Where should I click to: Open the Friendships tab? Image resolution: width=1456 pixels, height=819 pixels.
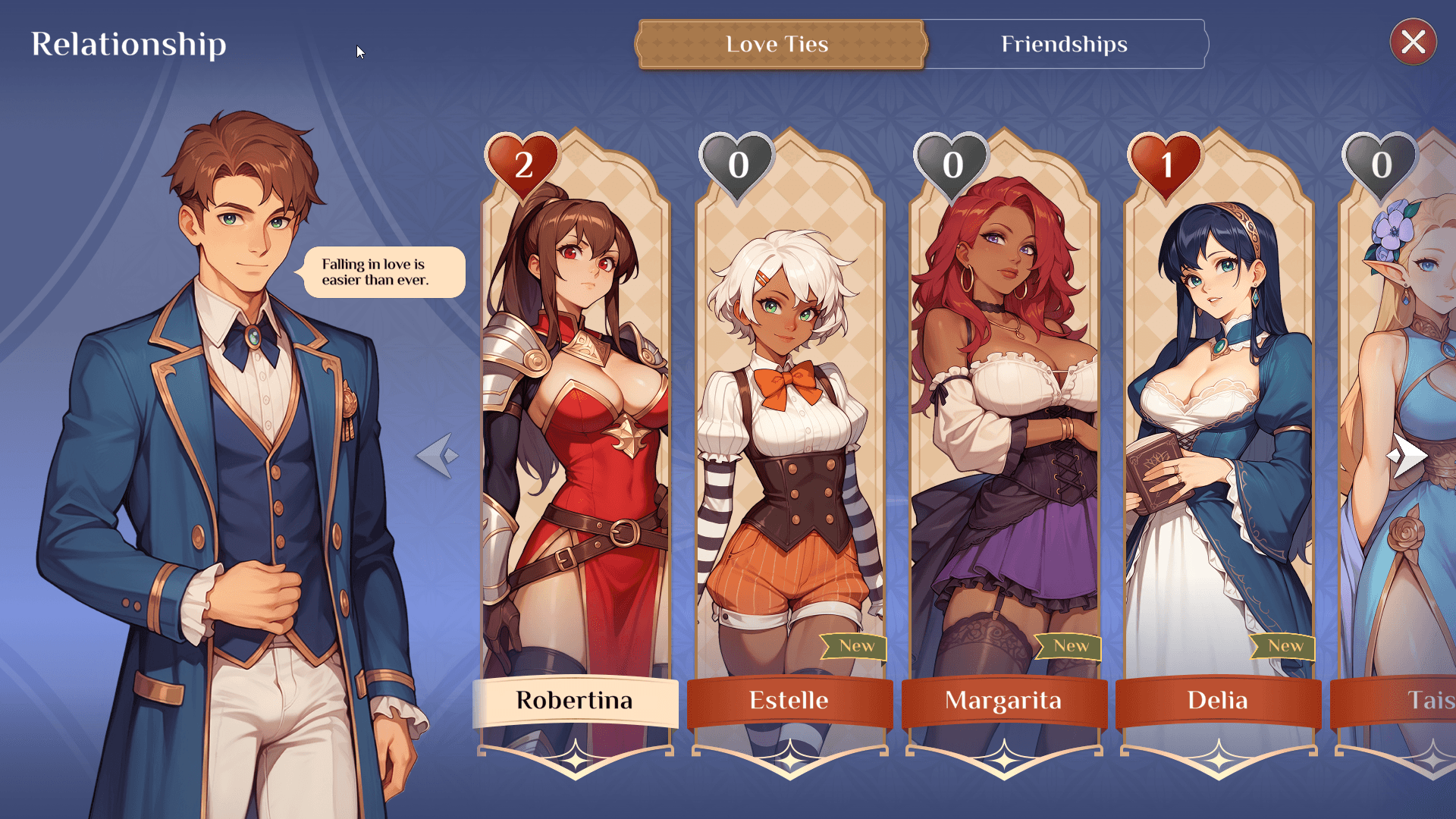click(x=1063, y=44)
